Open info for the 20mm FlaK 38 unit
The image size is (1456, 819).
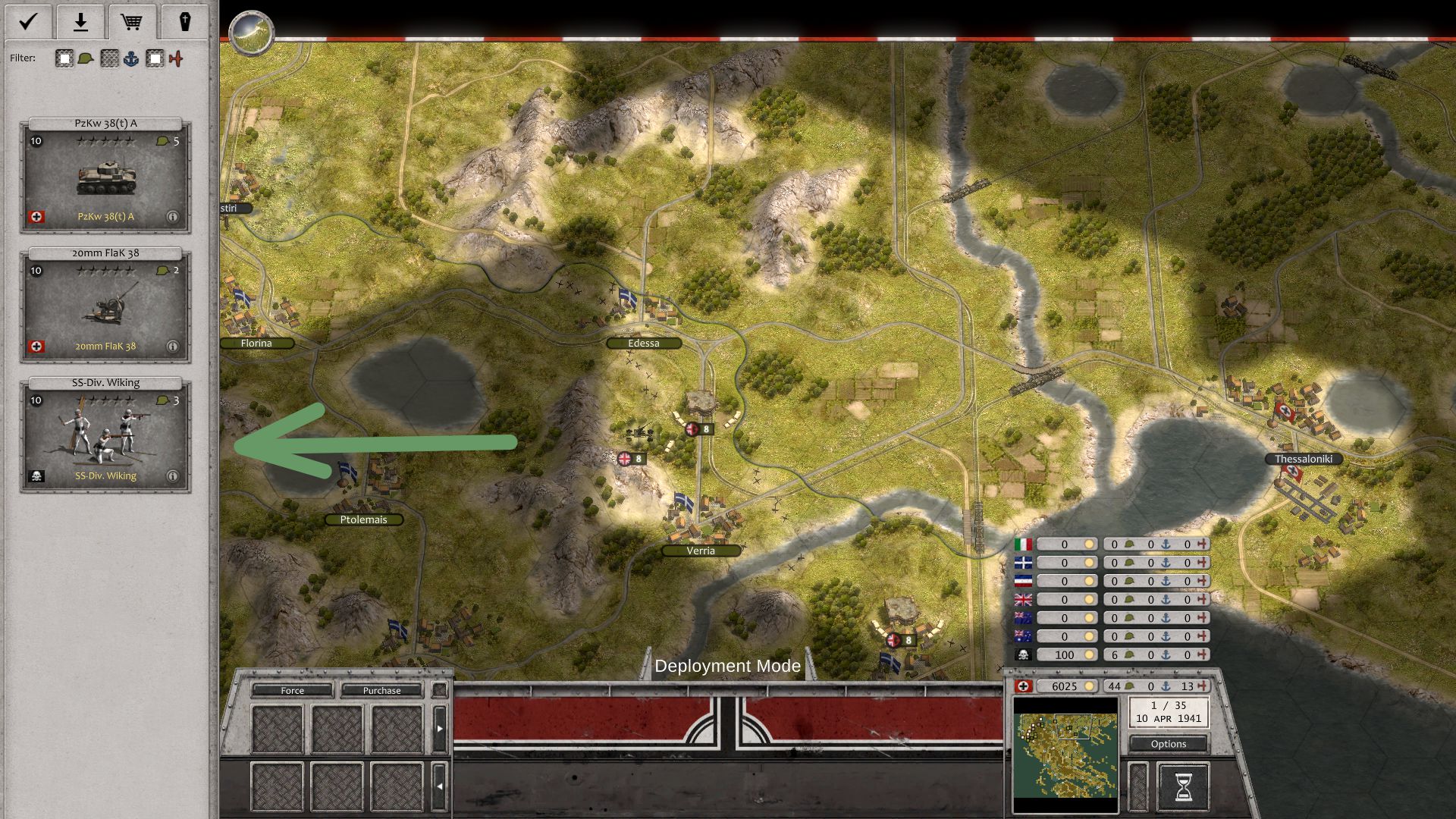172,346
